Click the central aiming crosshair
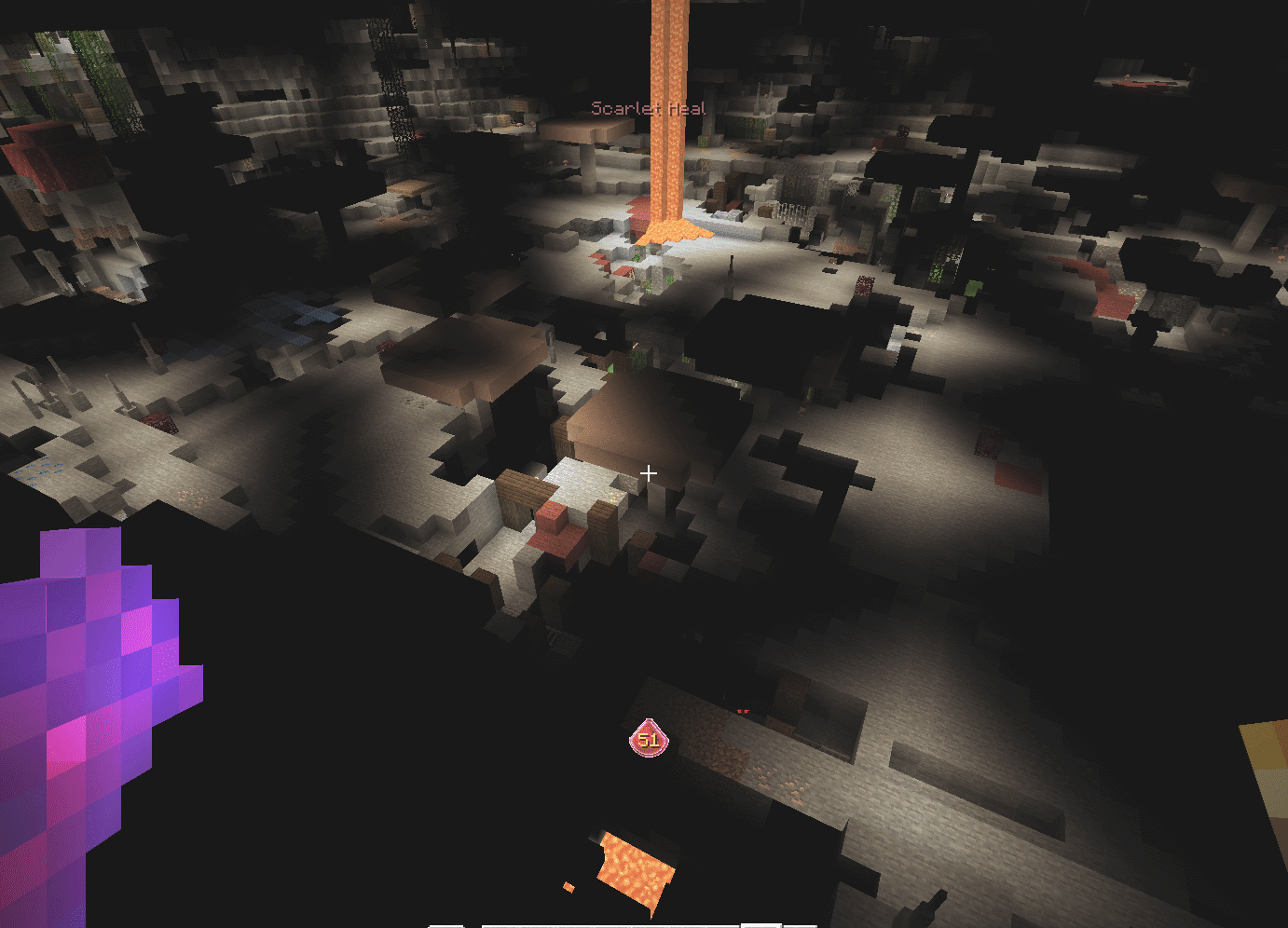The image size is (1288, 928). point(649,473)
